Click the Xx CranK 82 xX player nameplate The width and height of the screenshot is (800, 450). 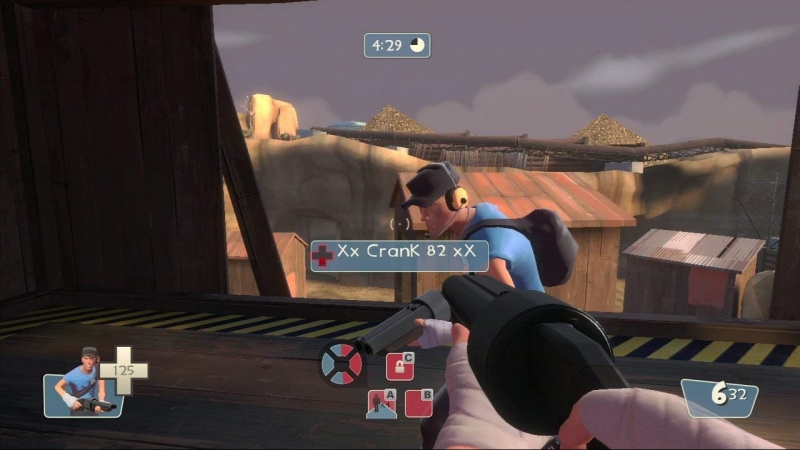tap(399, 256)
